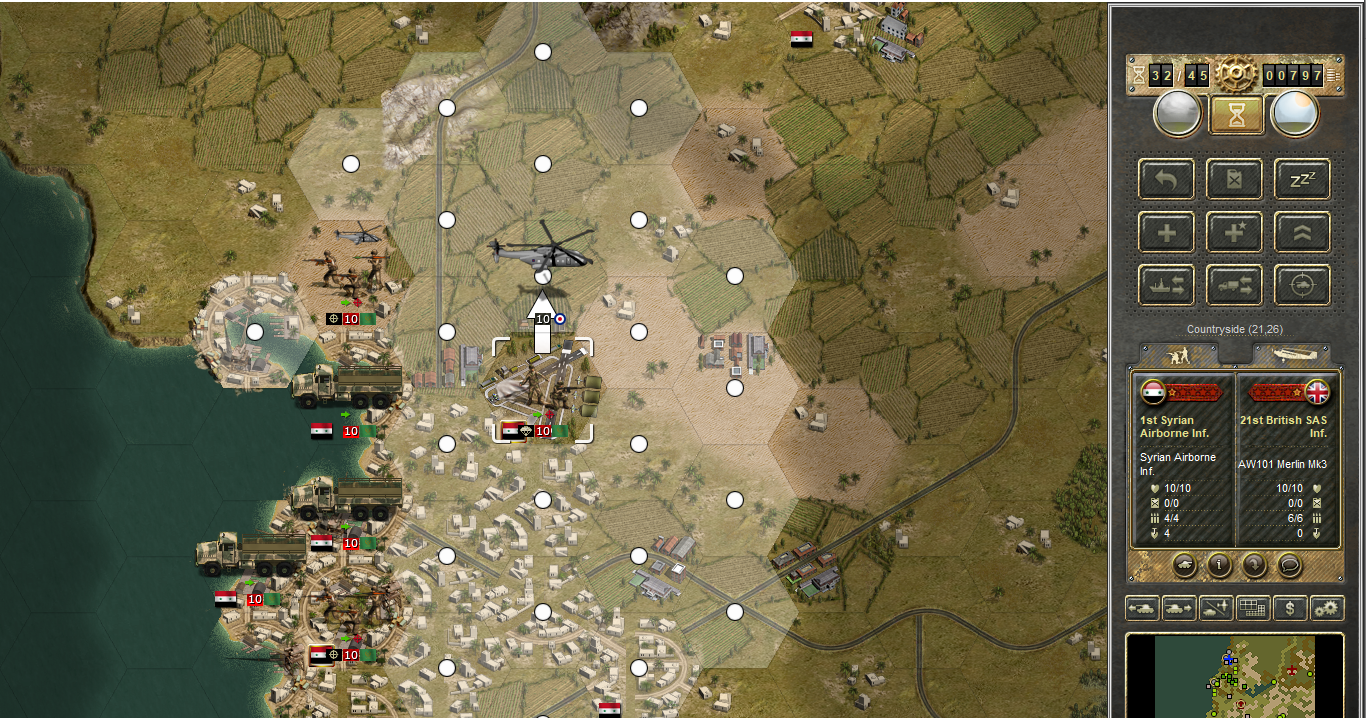The width and height of the screenshot is (1366, 718).
Task: Upgrade the unit with the double chevron button
Action: 1301,233
